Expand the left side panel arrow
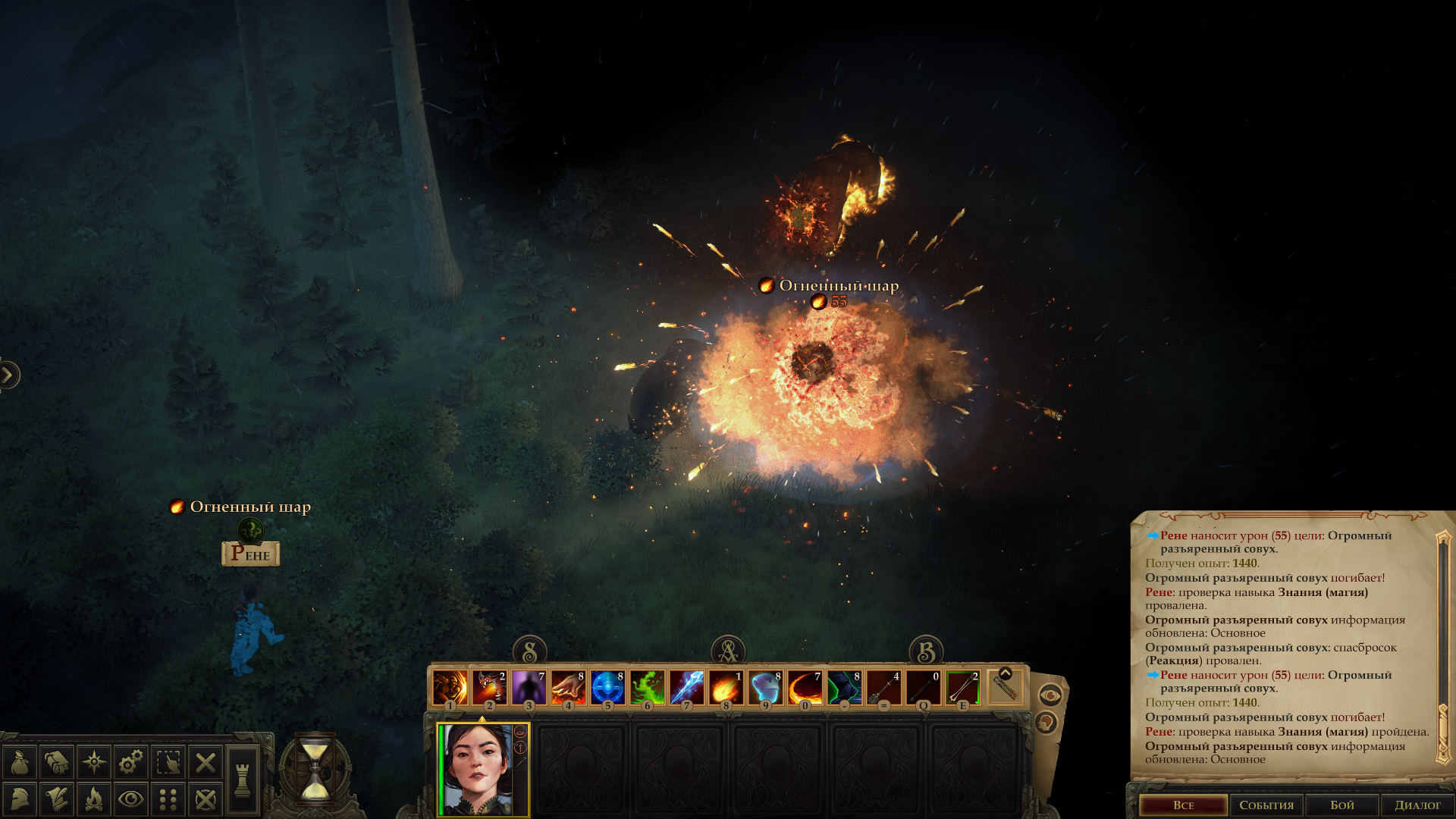Screen dimensions: 1456x819 coord(8,375)
